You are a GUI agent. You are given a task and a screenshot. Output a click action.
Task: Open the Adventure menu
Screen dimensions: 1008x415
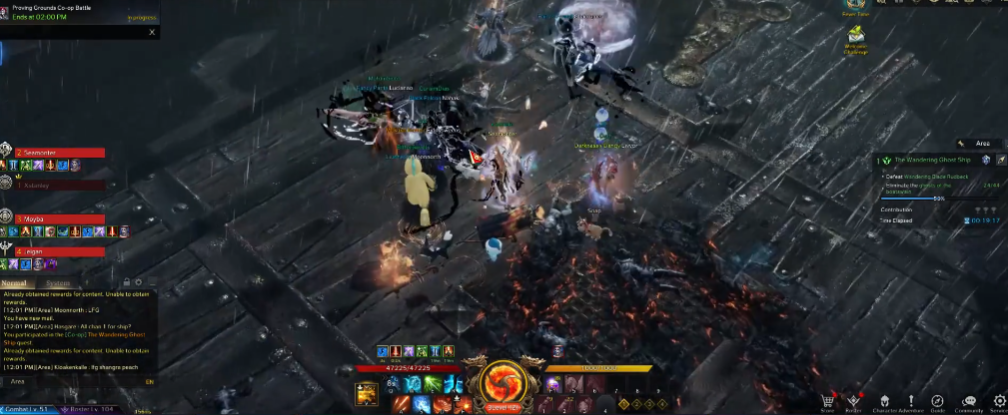click(x=911, y=401)
